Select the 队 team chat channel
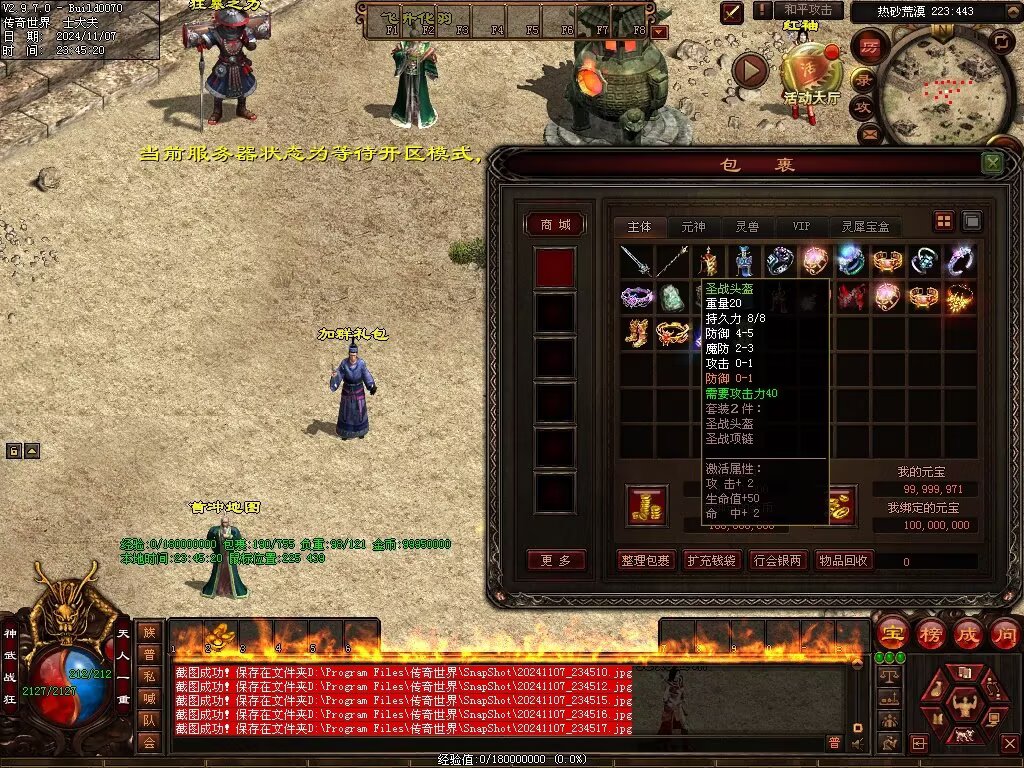Screen dimensions: 1024x768 pos(148,720)
